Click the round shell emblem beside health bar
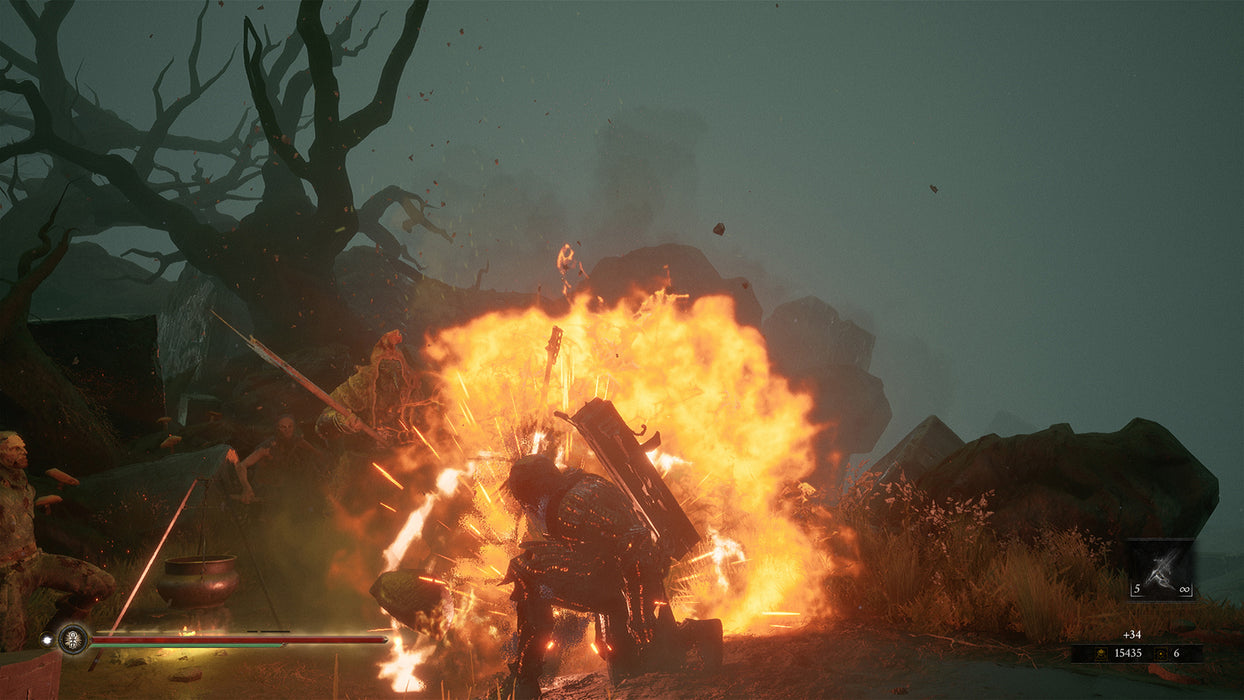Viewport: 1244px width, 700px height. click(72, 638)
